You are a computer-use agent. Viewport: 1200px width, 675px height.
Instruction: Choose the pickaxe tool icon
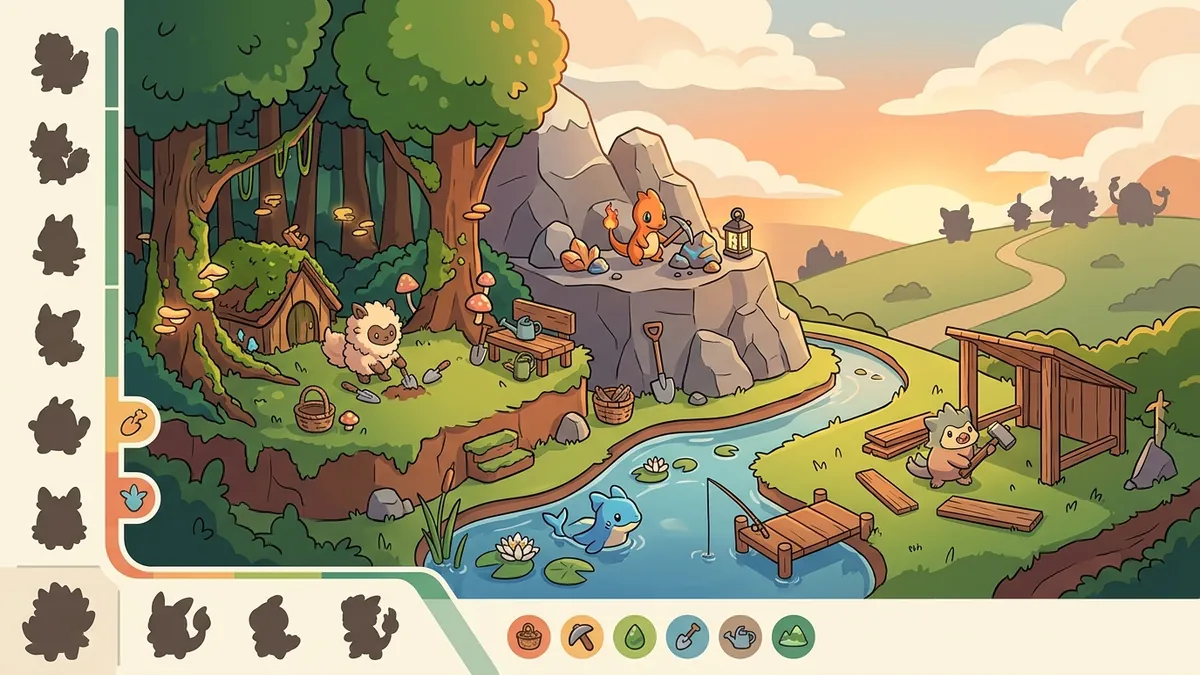[582, 634]
